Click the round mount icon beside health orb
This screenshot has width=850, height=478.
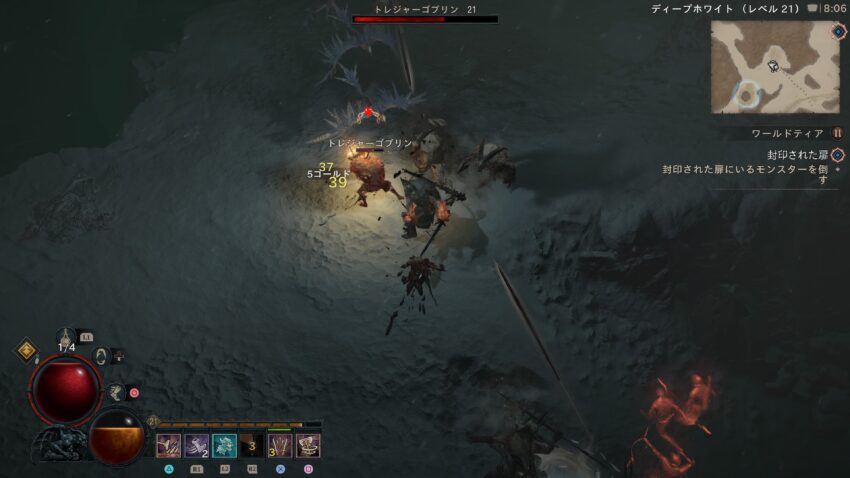(x=101, y=355)
